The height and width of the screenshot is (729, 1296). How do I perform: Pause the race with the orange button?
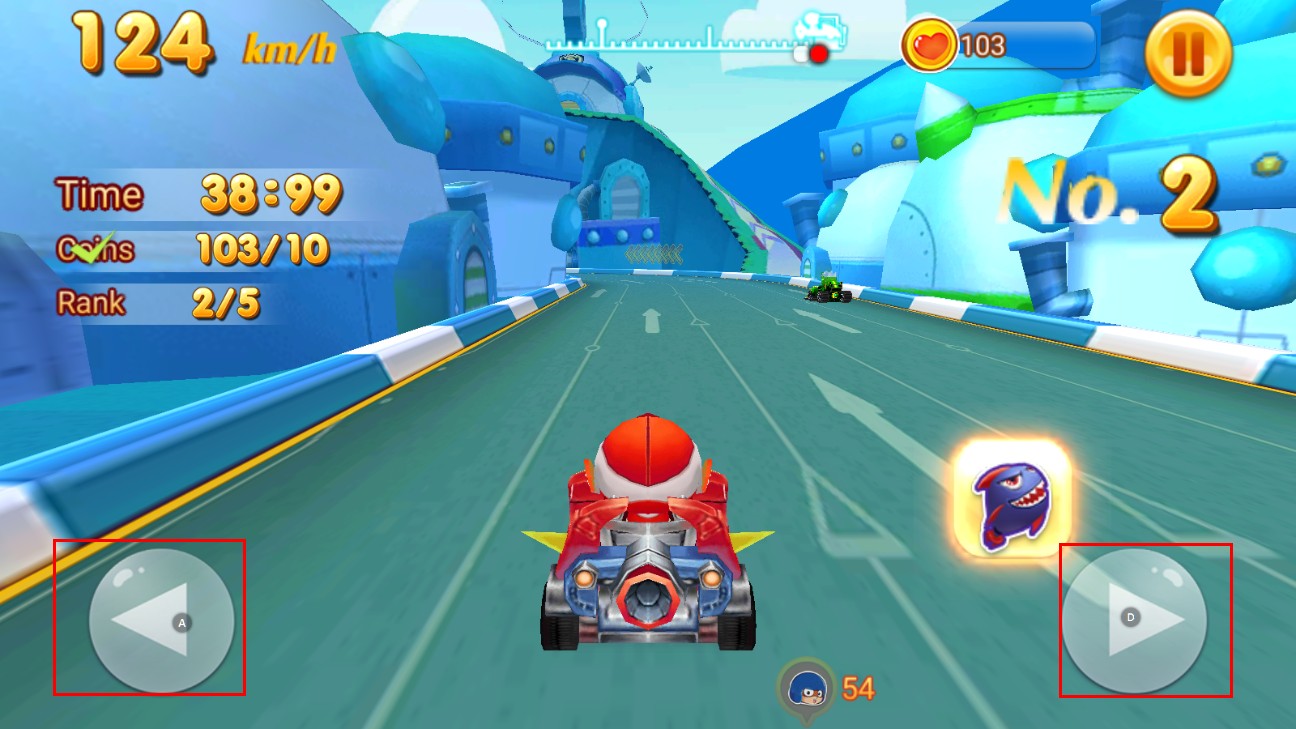[x=1188, y=53]
